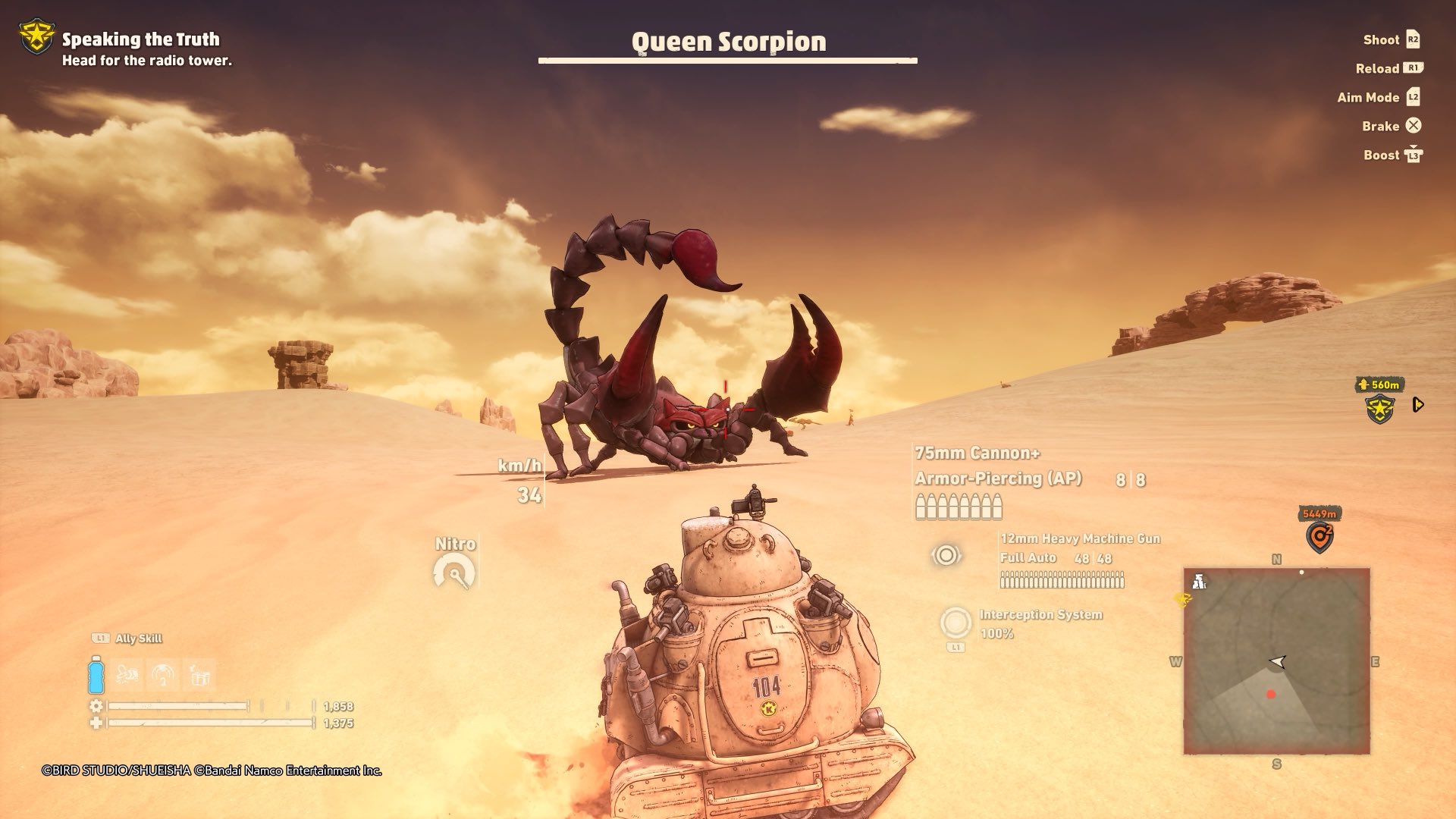Click the blue water bottle icon

click(96, 675)
